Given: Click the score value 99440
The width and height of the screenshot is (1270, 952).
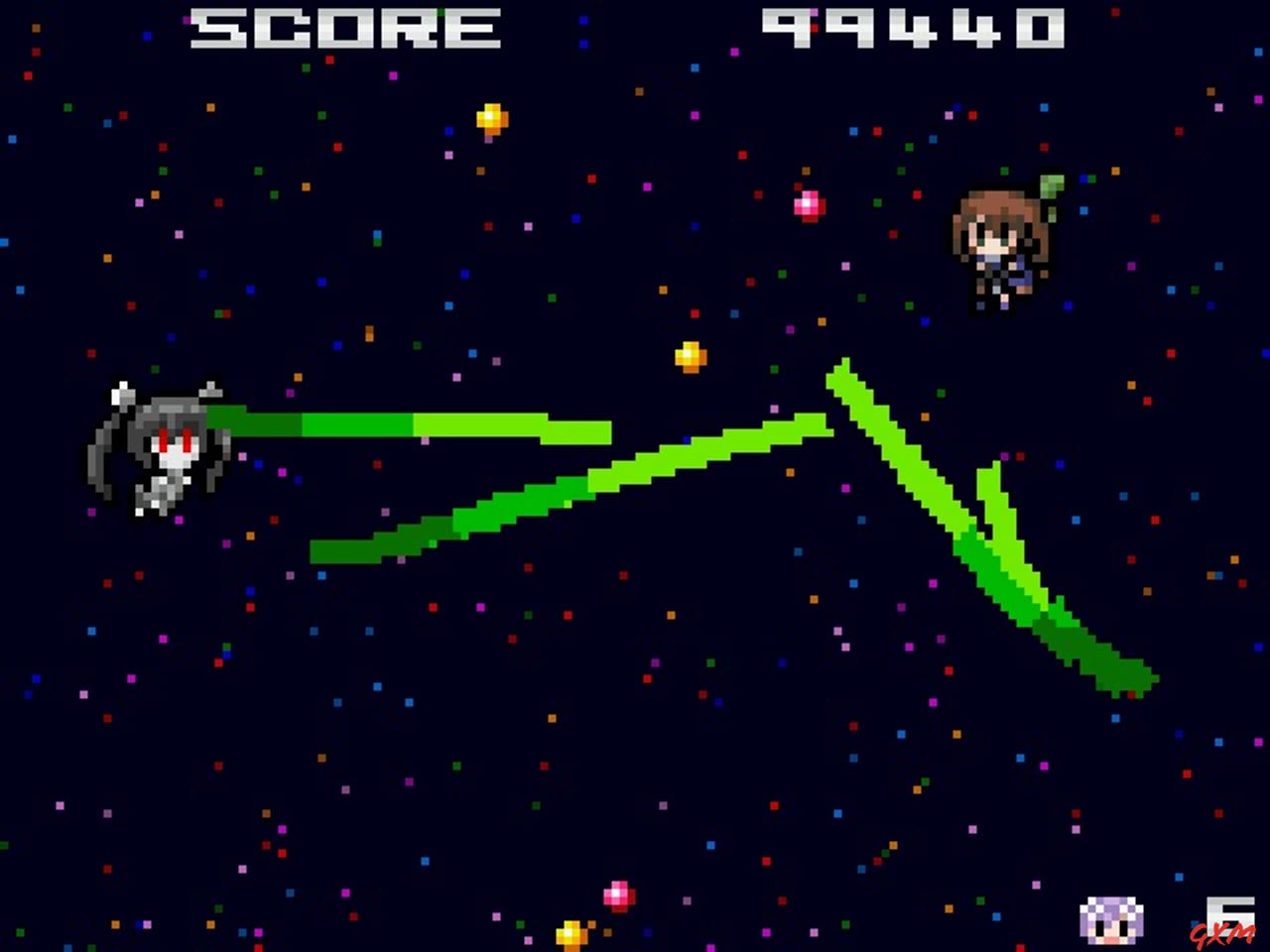Looking at the screenshot, I should pyautogui.click(x=913, y=29).
